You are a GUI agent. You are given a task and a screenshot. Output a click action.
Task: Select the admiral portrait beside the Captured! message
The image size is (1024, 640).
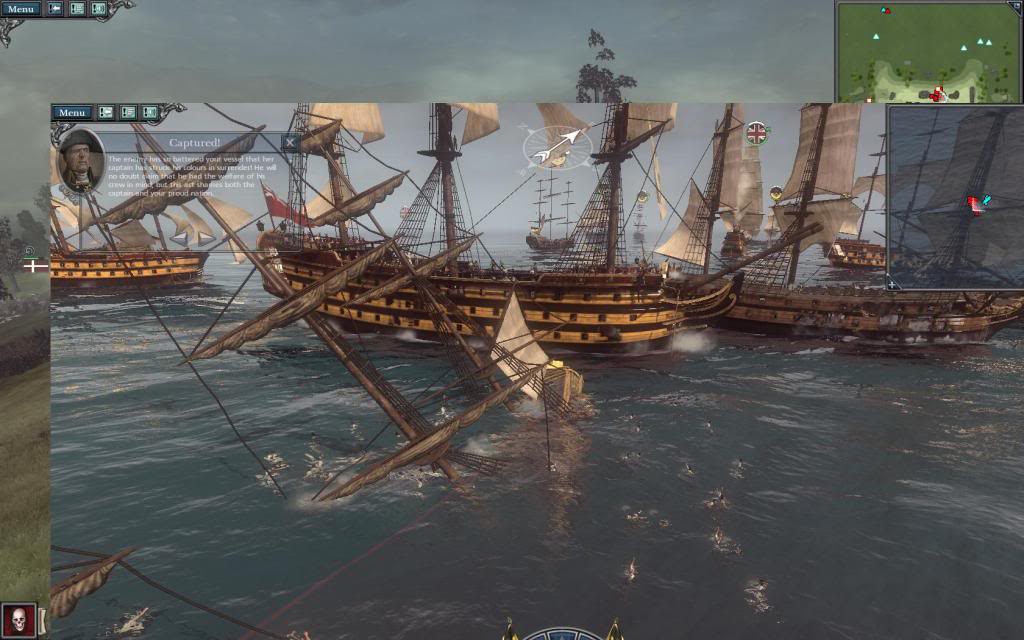81,160
